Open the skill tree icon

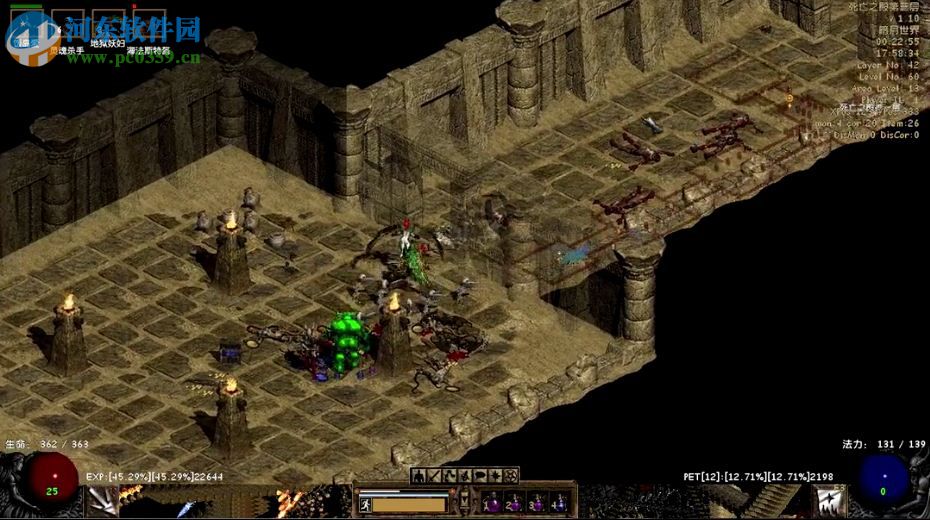450,476
